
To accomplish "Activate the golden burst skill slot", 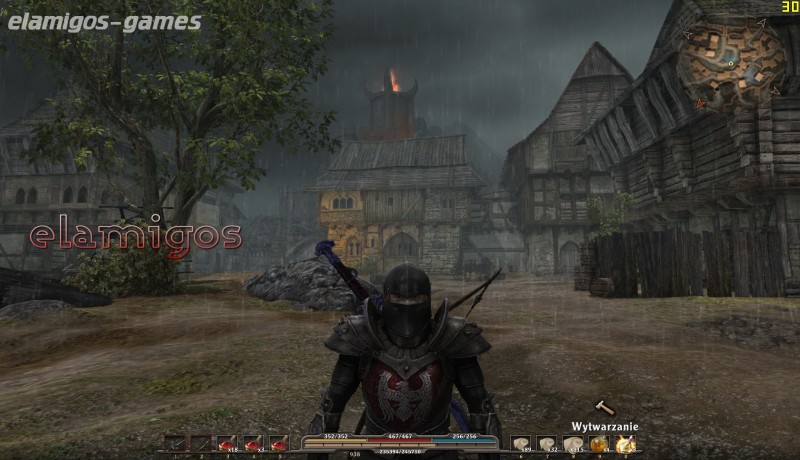I will click(x=626, y=444).
